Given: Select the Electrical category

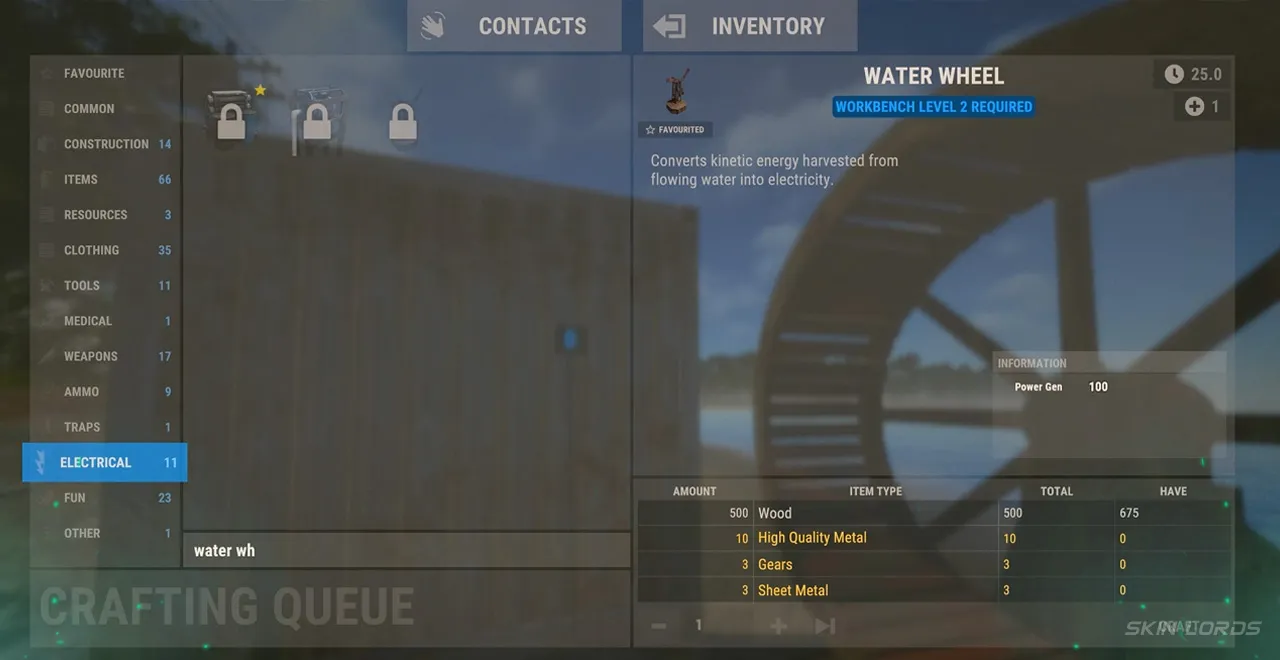Looking at the screenshot, I should (104, 463).
